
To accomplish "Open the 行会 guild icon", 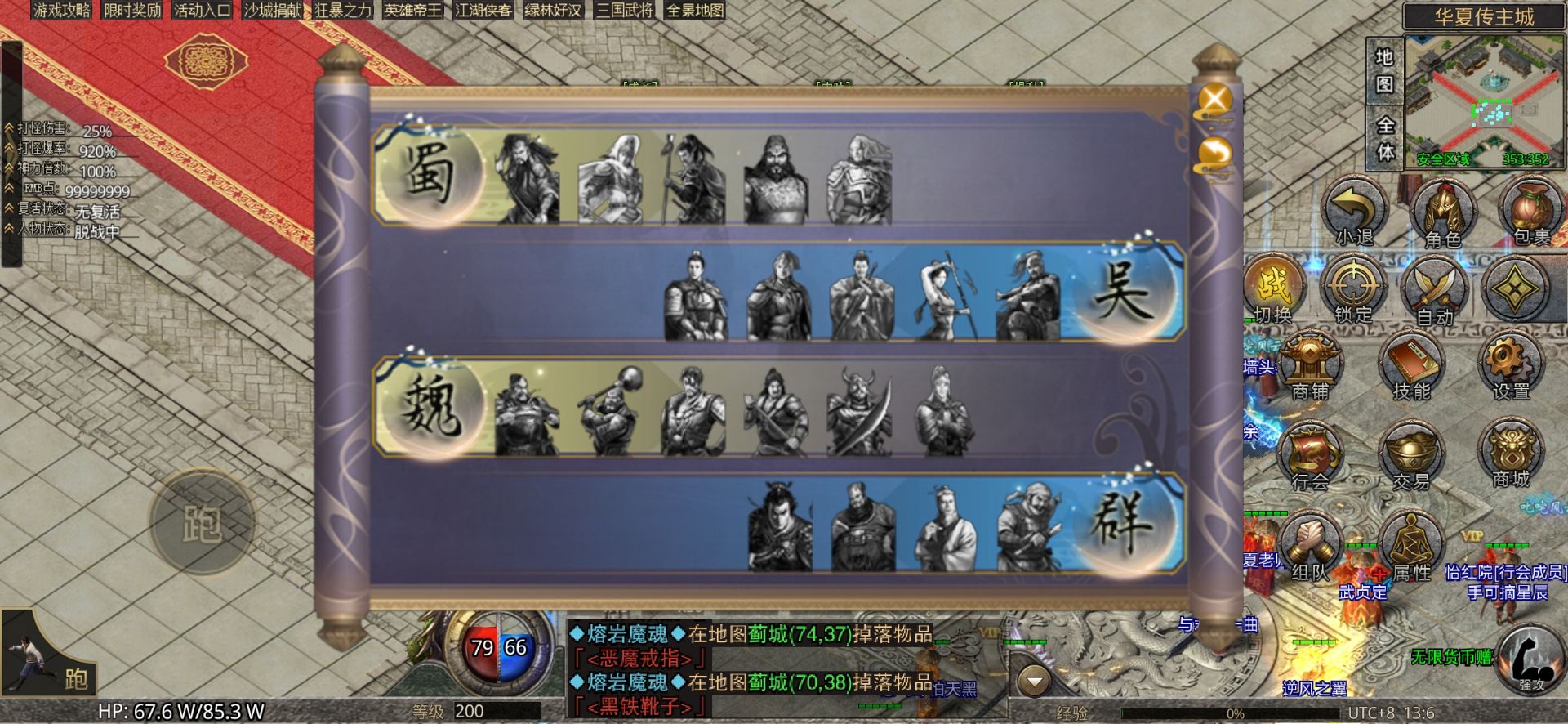I will click(x=1311, y=458).
